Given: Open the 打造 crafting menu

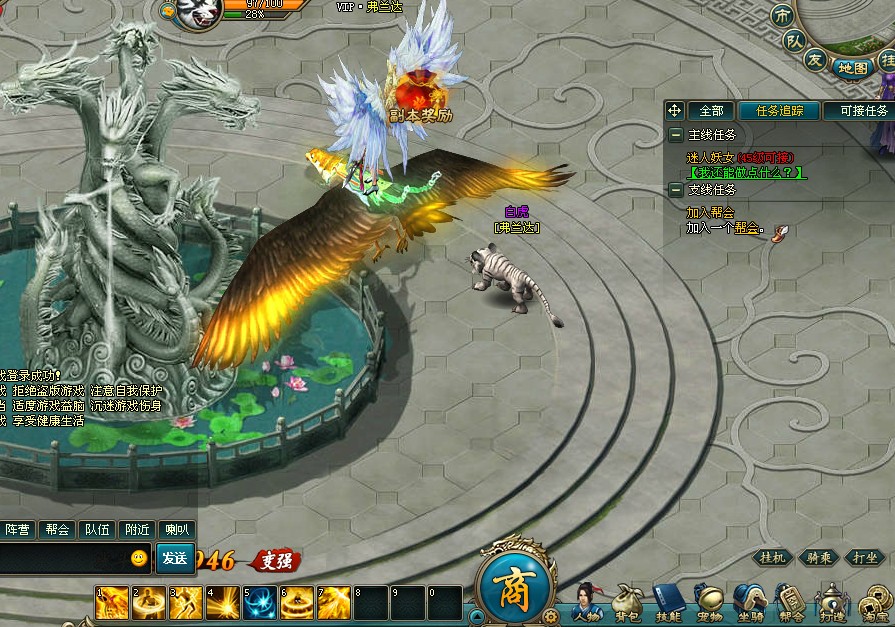Looking at the screenshot, I should tap(832, 605).
